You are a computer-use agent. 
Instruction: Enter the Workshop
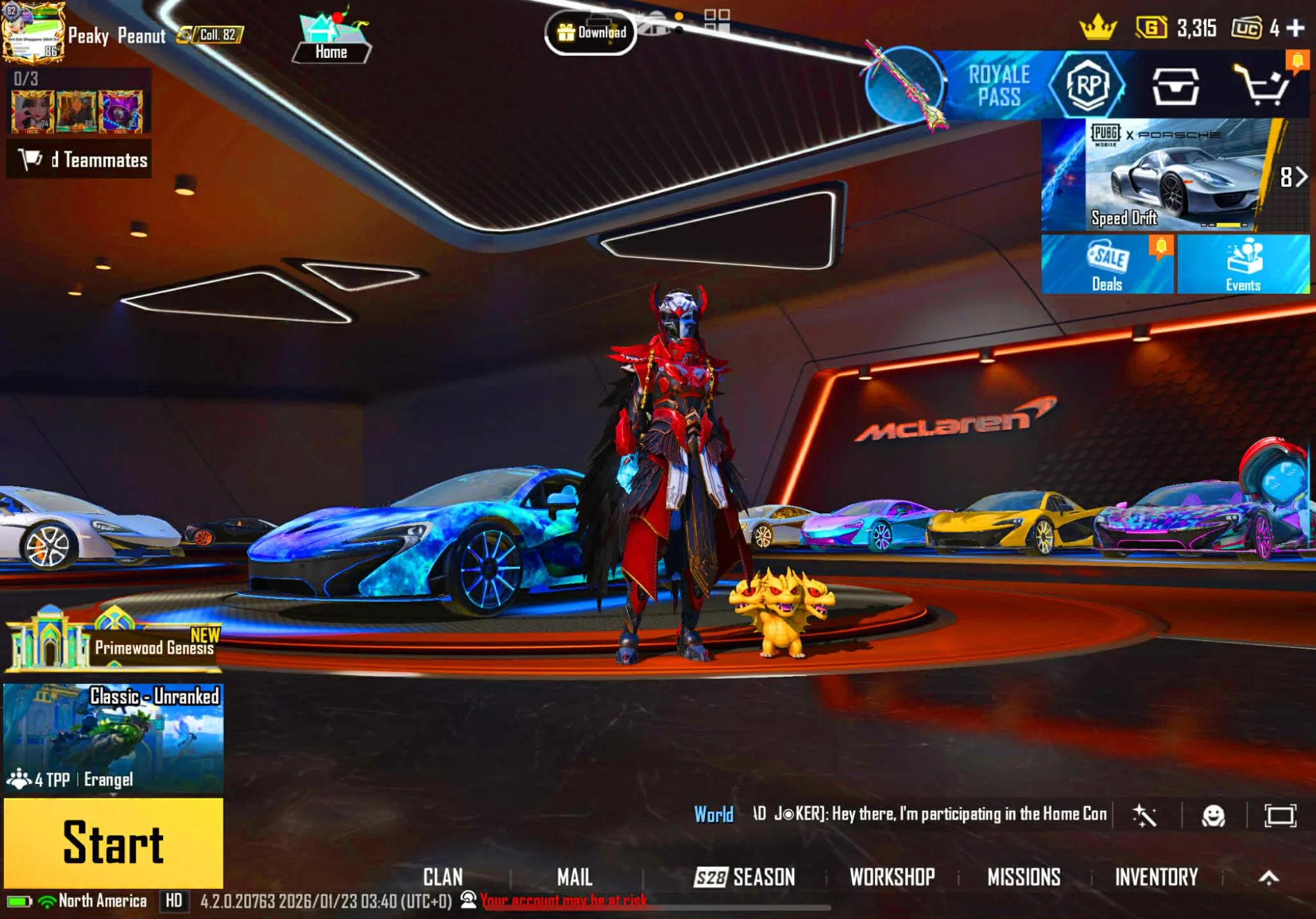click(x=892, y=877)
